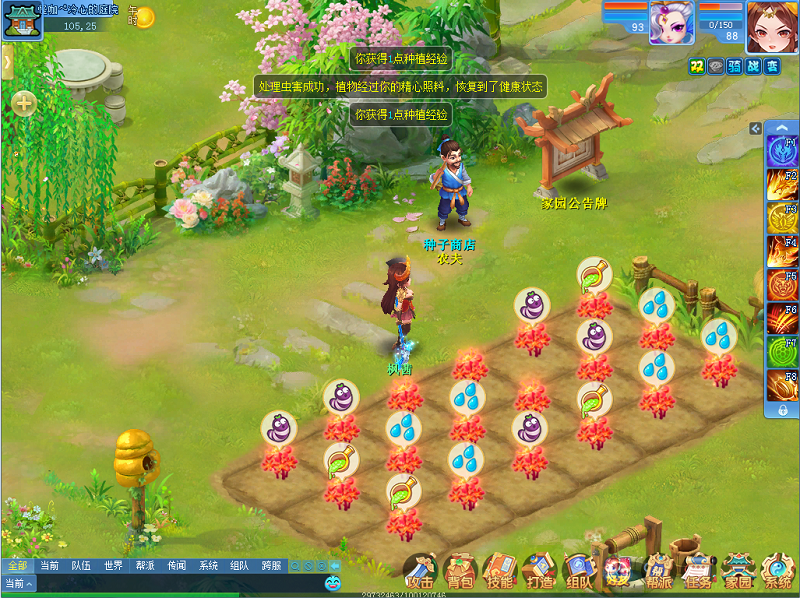Switch to the 世界 world chat tab
800x598 pixels.
(113, 566)
